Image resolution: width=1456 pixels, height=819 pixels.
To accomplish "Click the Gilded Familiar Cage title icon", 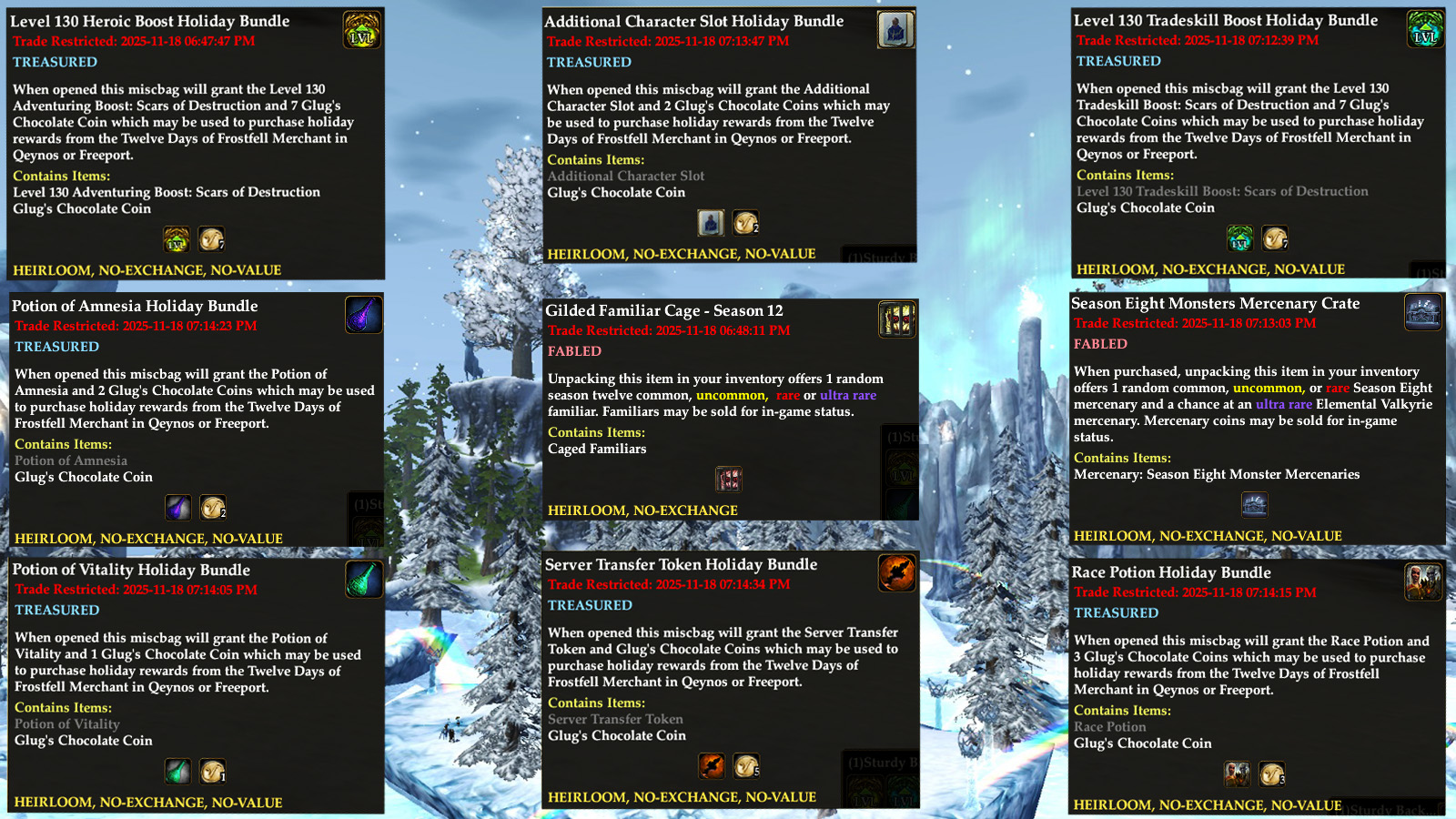I will tap(896, 319).
